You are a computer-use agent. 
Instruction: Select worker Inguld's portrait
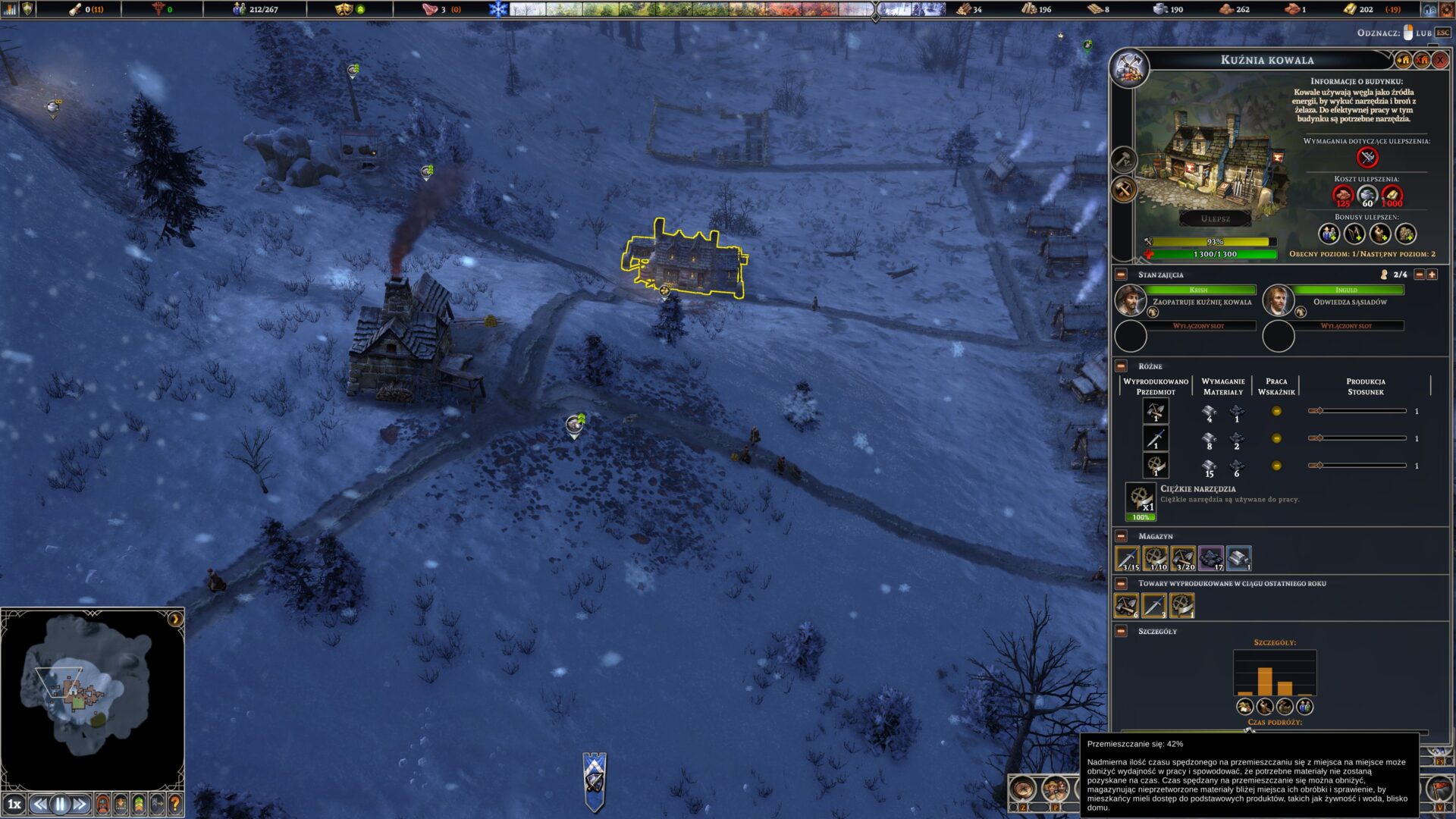click(x=1278, y=300)
